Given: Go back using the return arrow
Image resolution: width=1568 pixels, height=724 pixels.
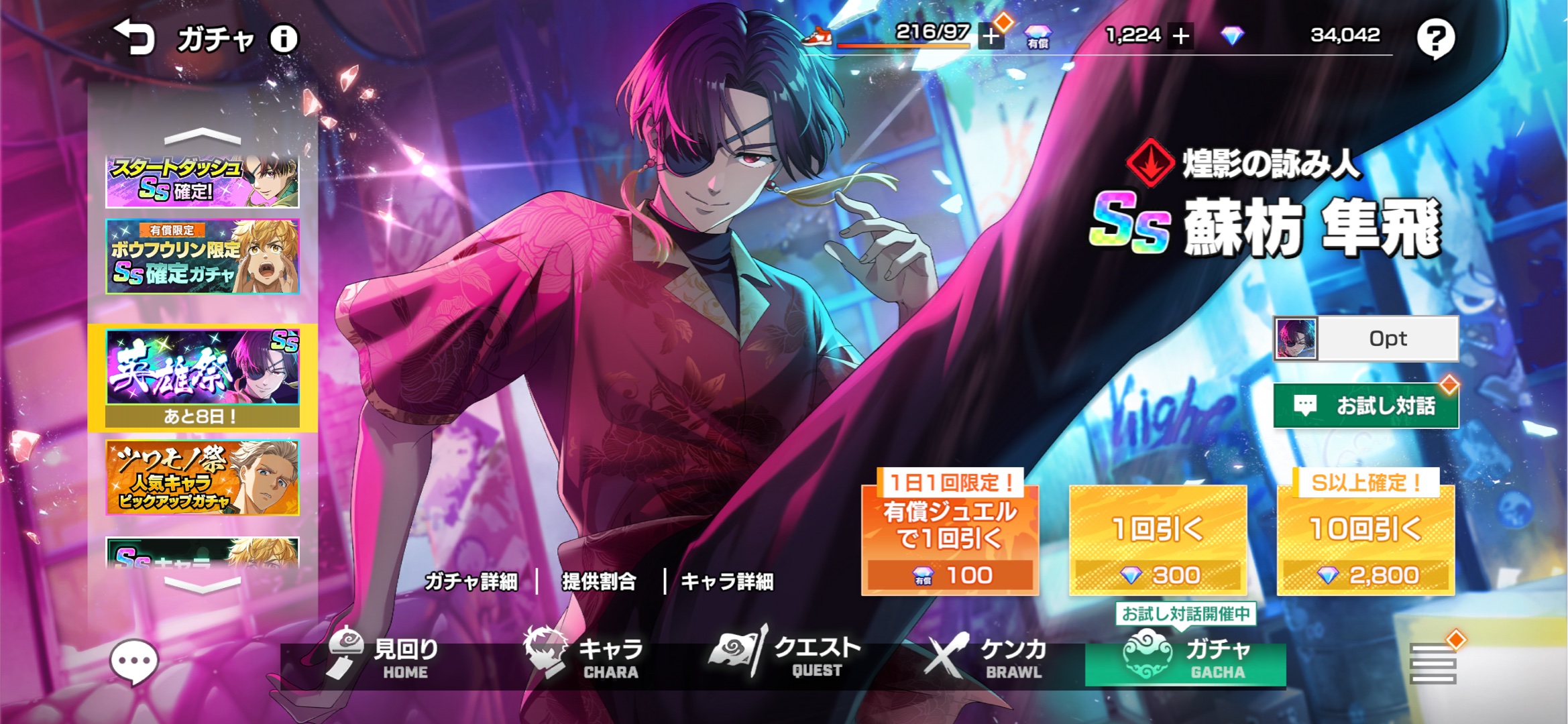Looking at the screenshot, I should 134,38.
